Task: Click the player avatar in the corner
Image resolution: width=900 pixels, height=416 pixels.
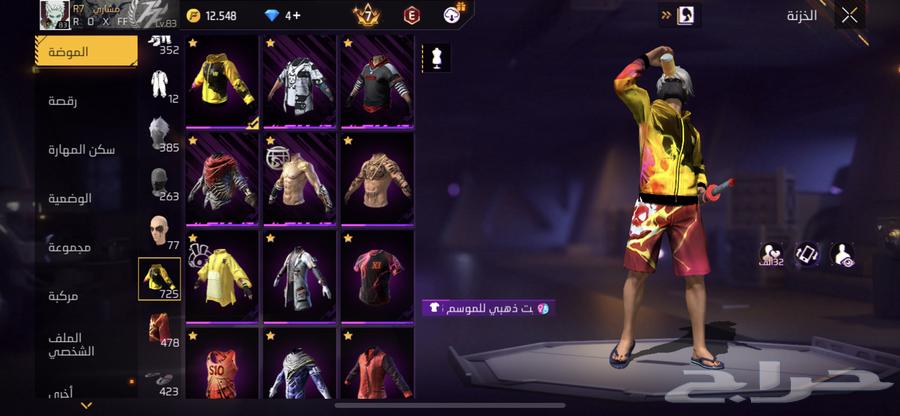Action: 52,15
